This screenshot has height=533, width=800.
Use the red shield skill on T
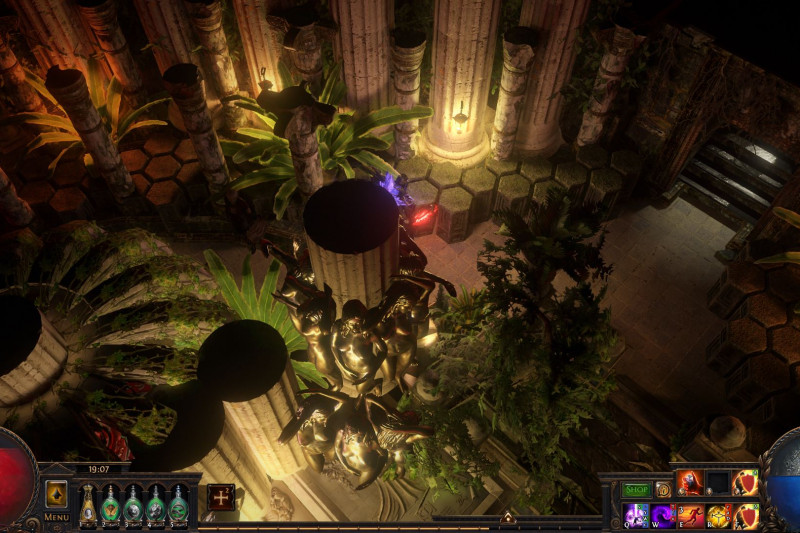click(745, 516)
